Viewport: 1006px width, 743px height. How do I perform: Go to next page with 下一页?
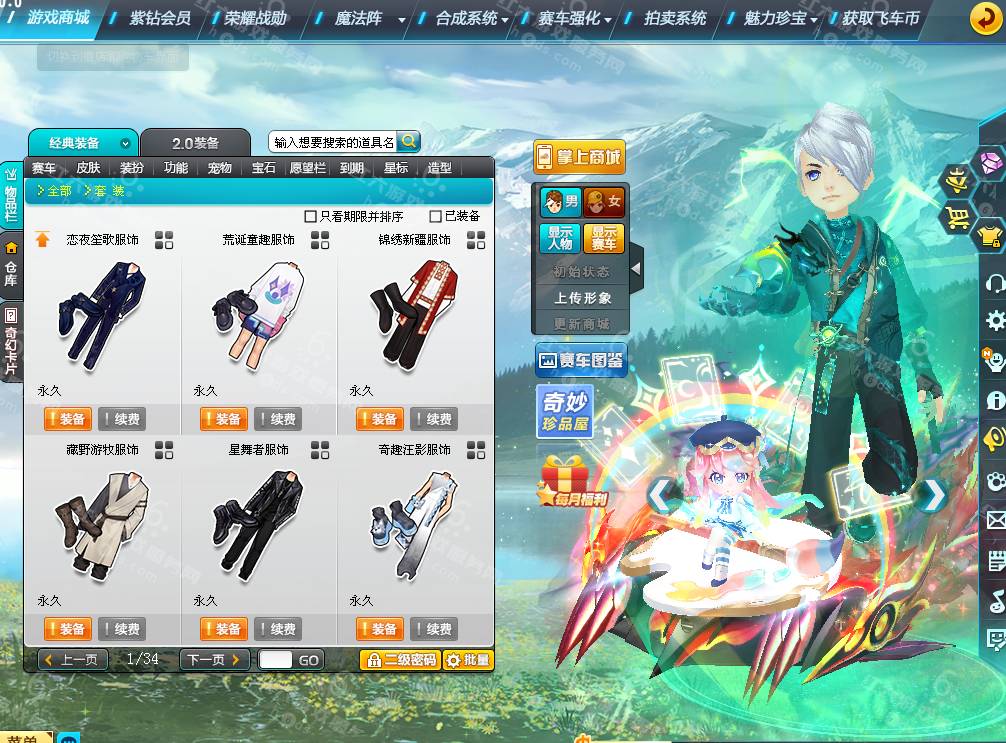215,660
